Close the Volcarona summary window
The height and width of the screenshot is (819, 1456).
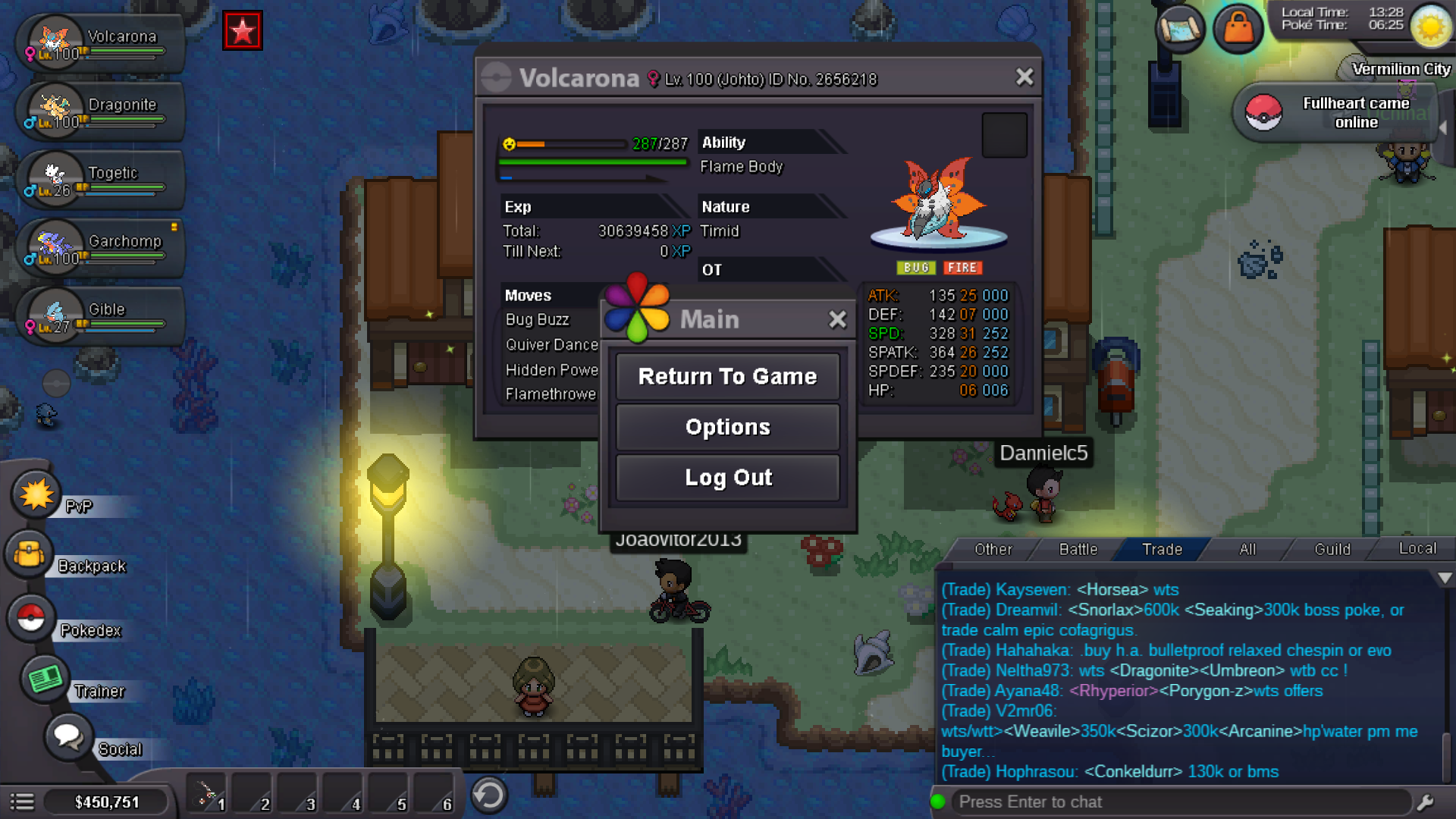[1025, 77]
